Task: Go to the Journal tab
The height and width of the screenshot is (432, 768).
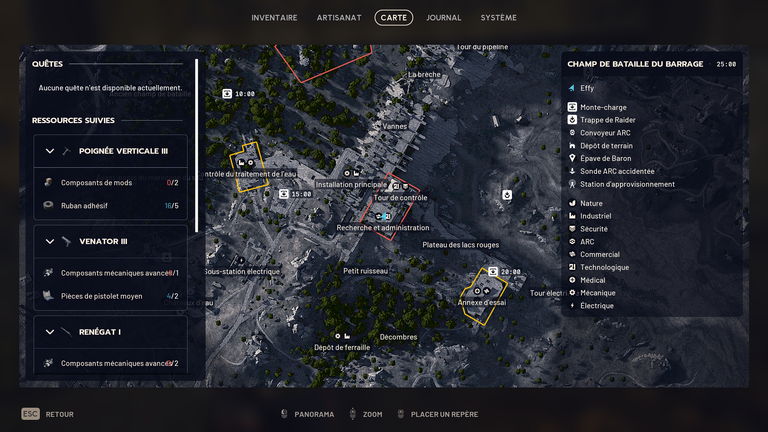Action: tap(443, 18)
